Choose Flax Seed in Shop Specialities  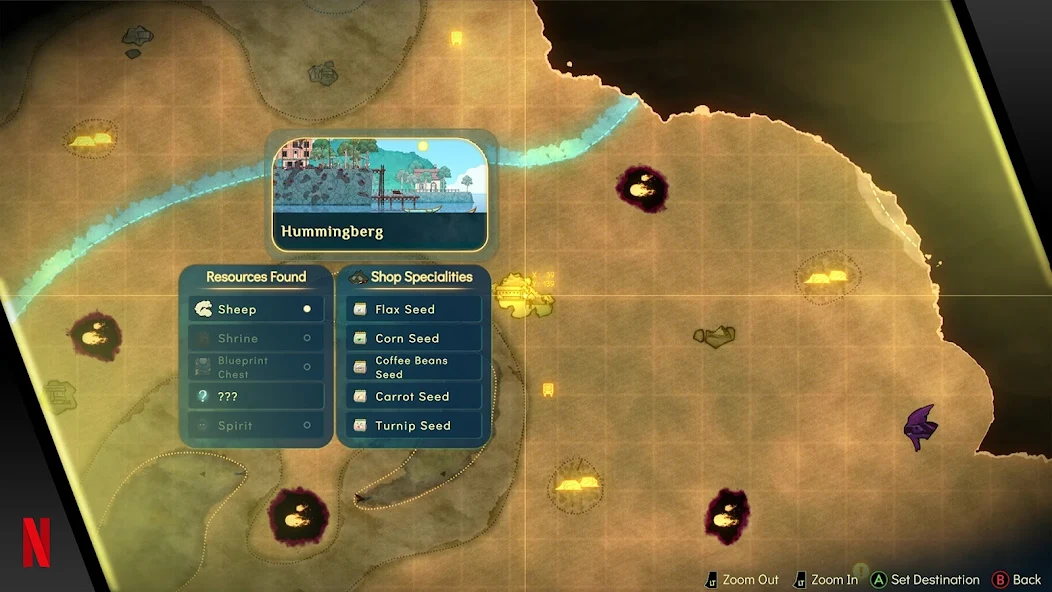pyautogui.click(x=414, y=310)
